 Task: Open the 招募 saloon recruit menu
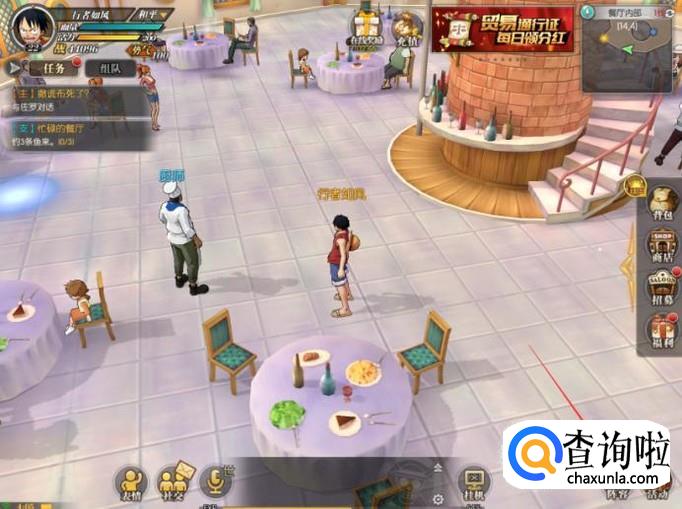(x=662, y=289)
